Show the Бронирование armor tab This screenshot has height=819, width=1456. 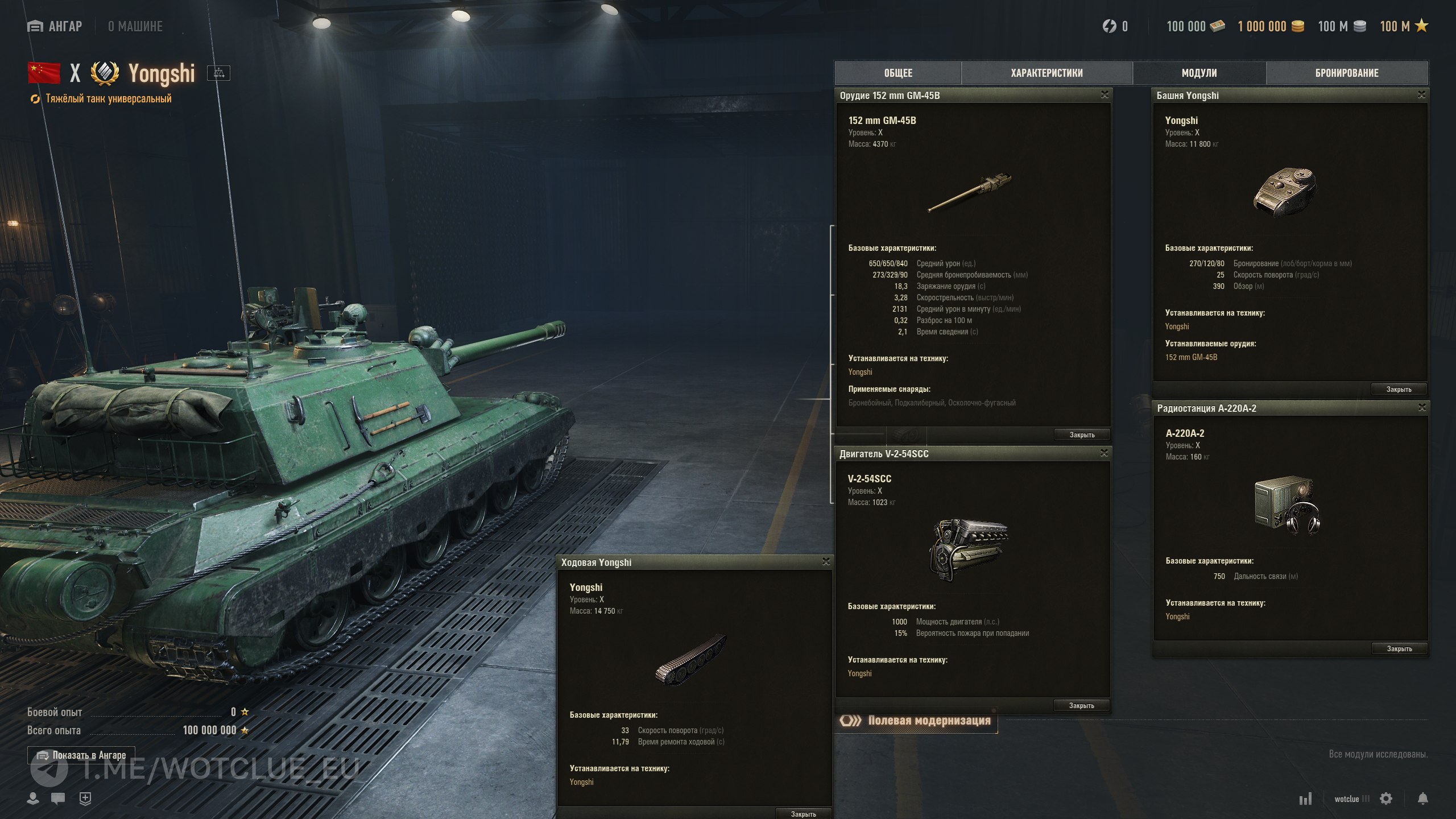(x=1347, y=73)
